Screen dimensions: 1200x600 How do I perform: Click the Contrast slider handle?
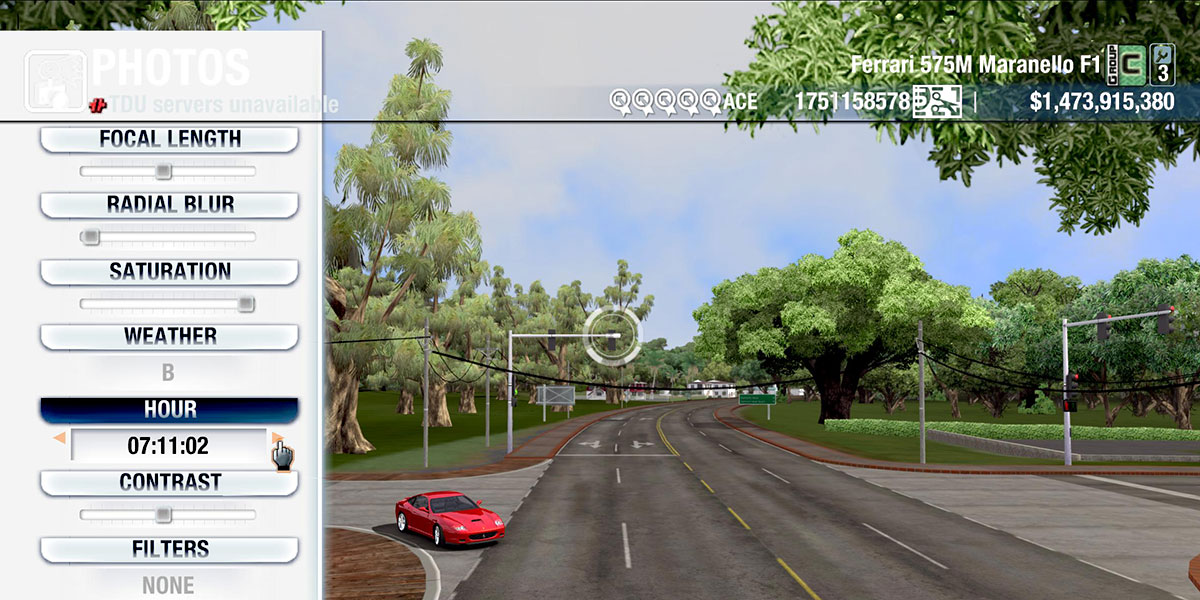click(x=163, y=515)
